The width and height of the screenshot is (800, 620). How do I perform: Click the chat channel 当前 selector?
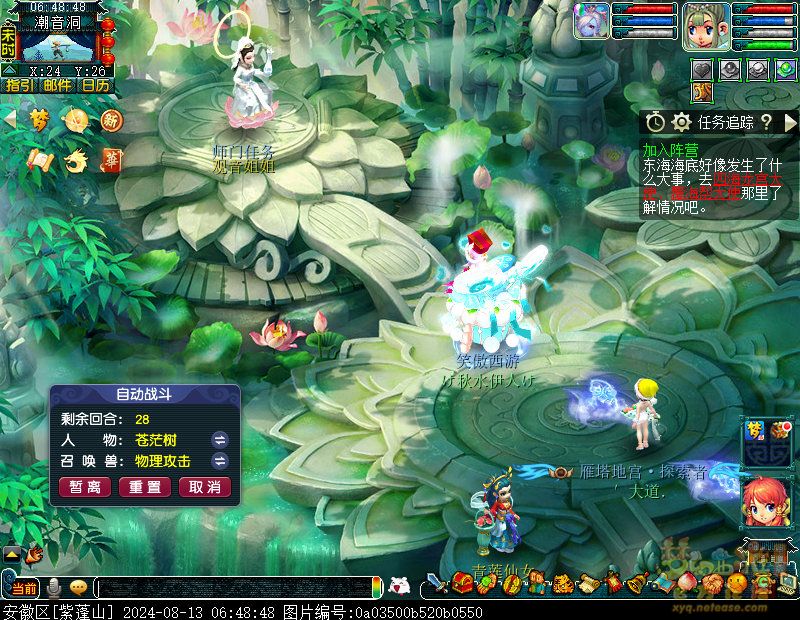point(23,587)
